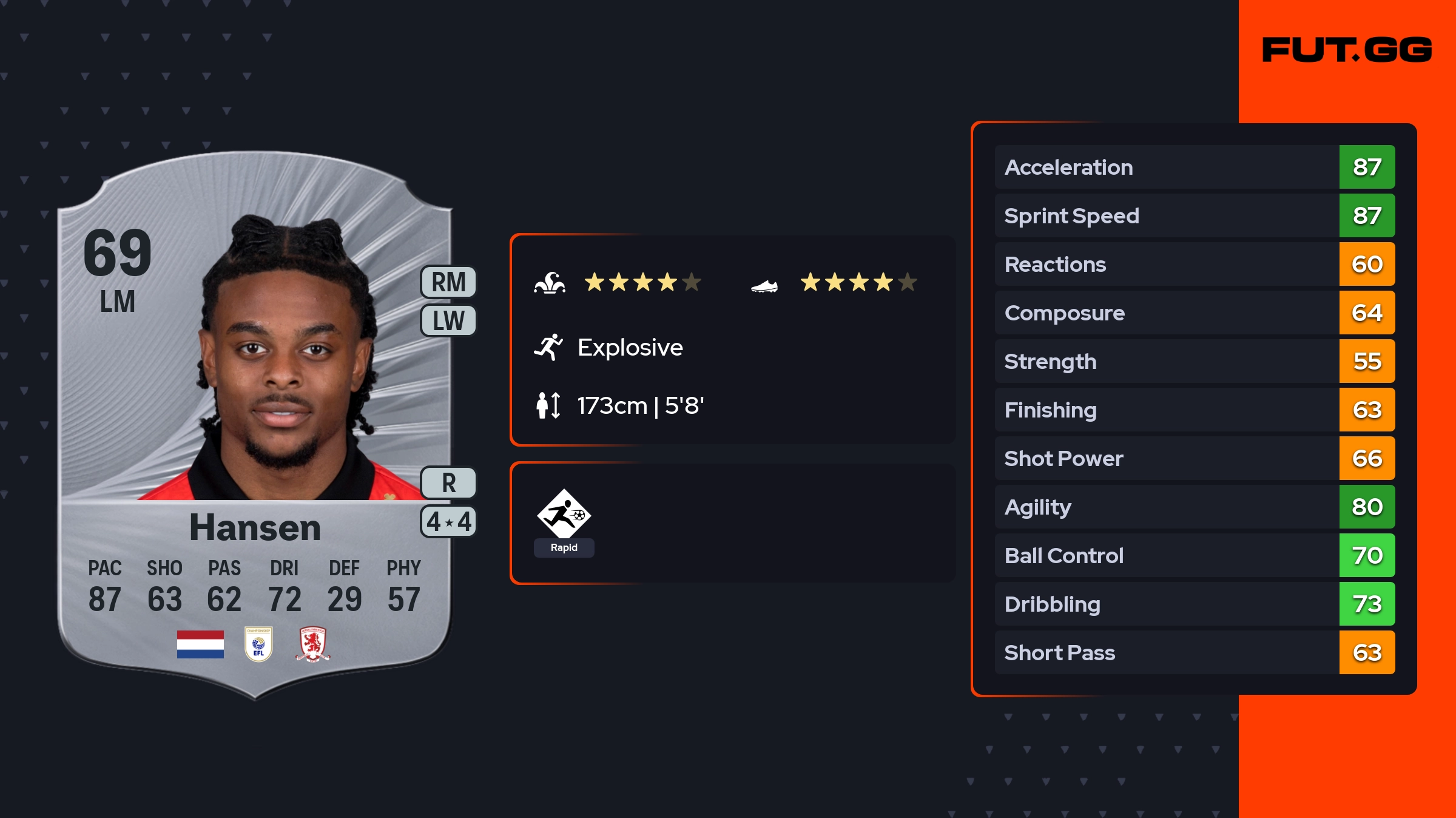Viewport: 1456px width, 818px height.
Task: Select the Sprint Speed stat row
Action: pos(1195,216)
